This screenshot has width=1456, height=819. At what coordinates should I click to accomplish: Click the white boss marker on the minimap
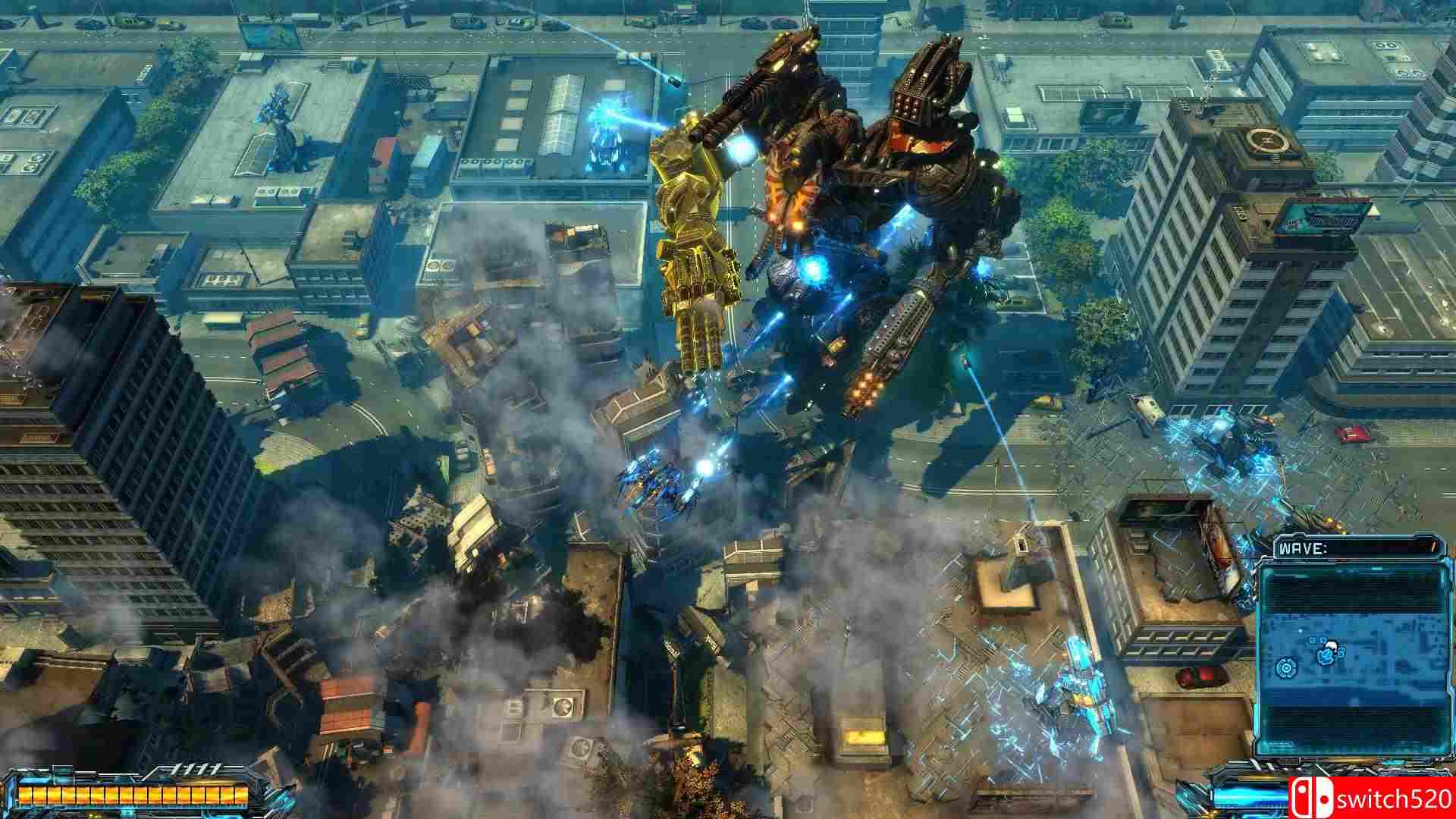coord(1332,645)
